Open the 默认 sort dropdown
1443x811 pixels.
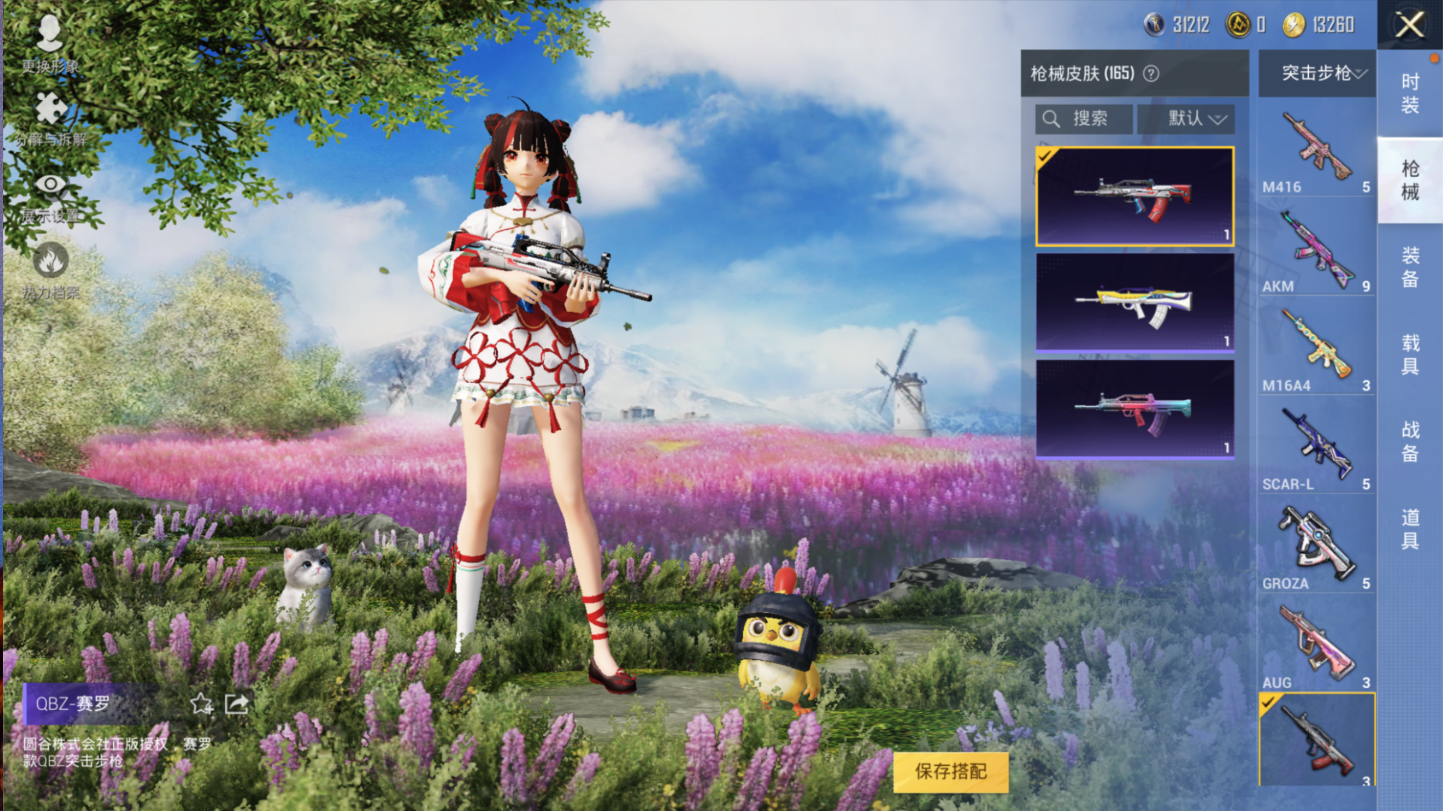[1187, 119]
